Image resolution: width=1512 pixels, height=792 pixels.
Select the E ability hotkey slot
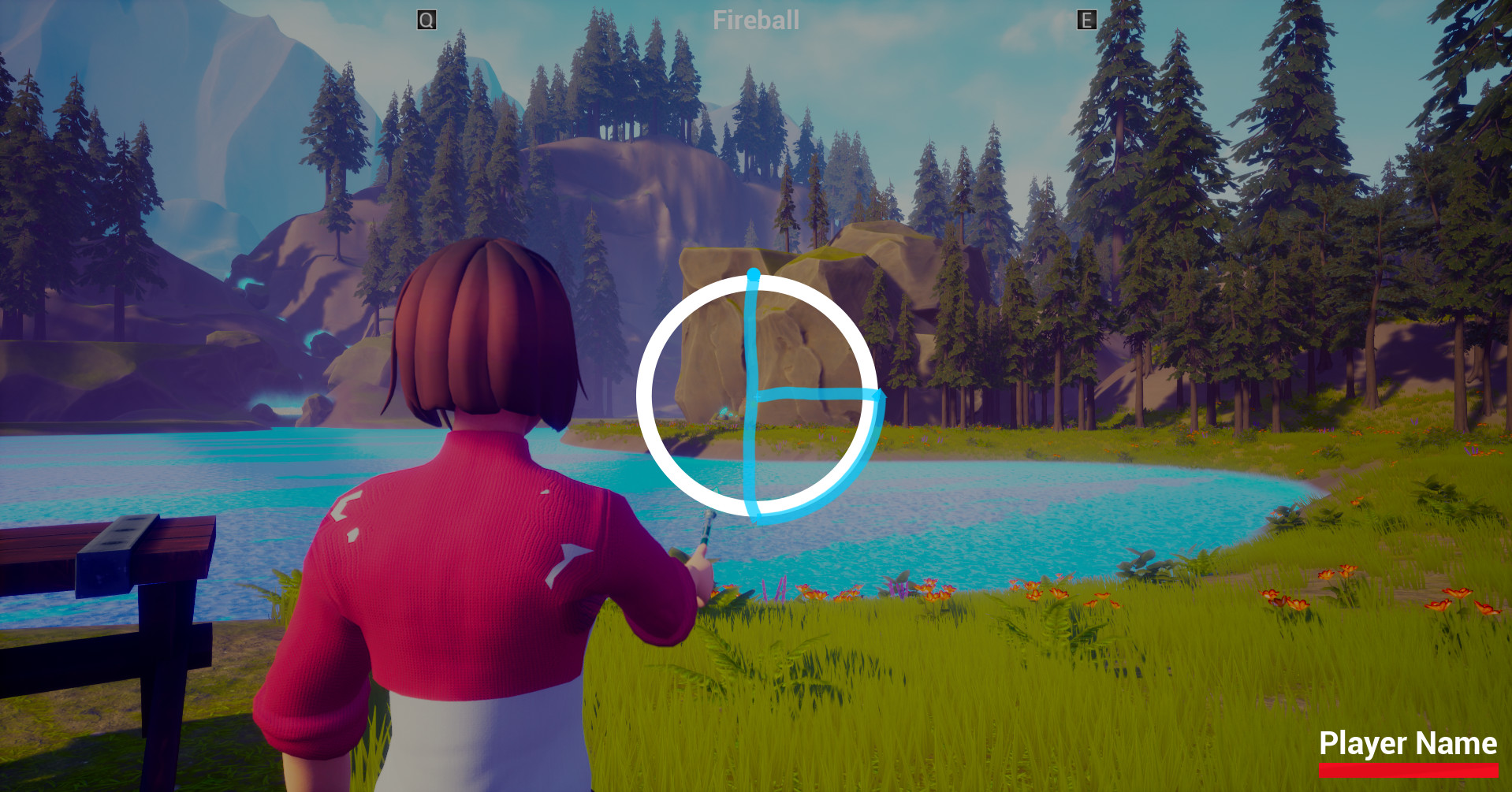1086,20
